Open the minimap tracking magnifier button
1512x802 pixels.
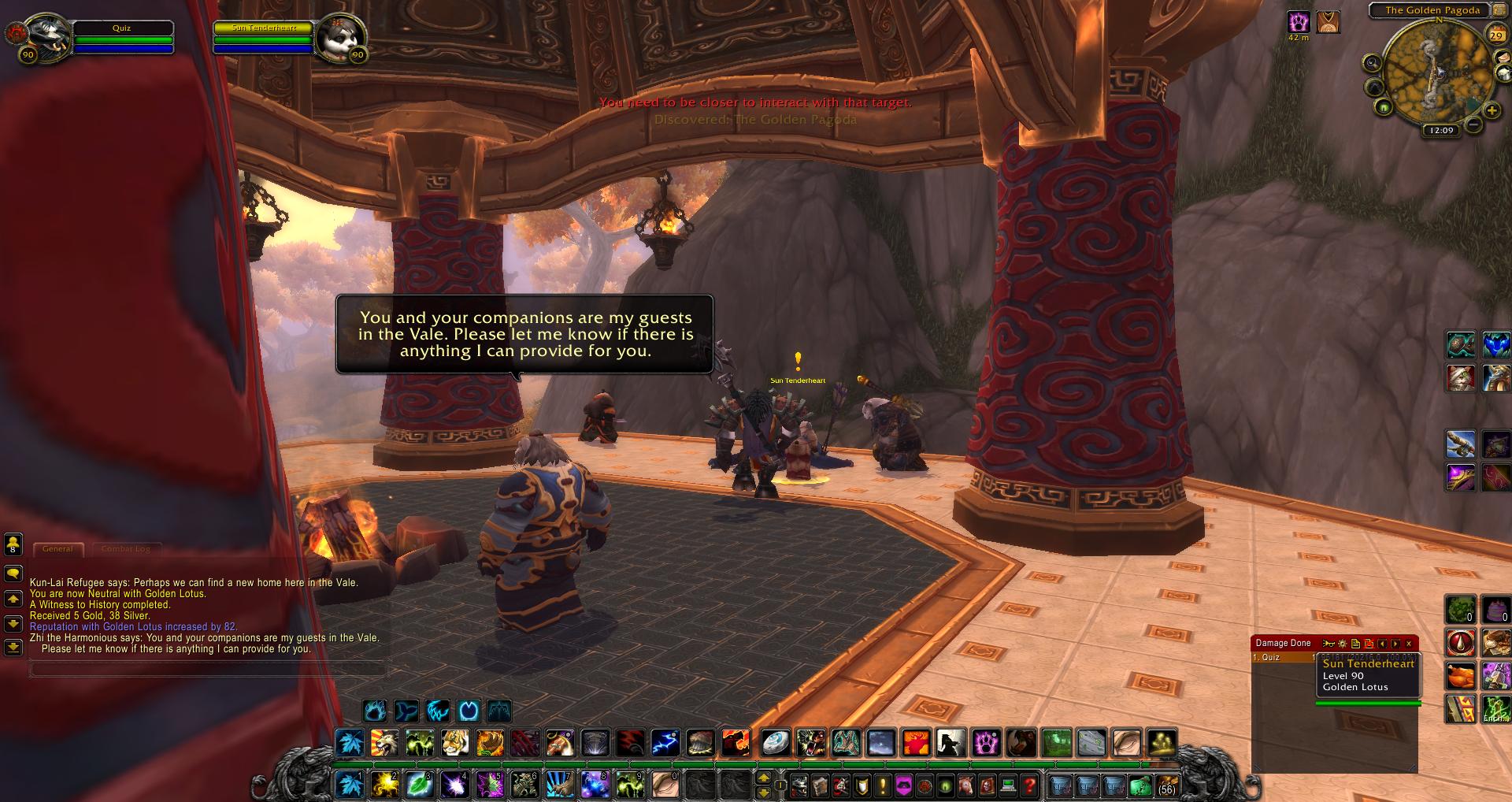pyautogui.click(x=1373, y=63)
